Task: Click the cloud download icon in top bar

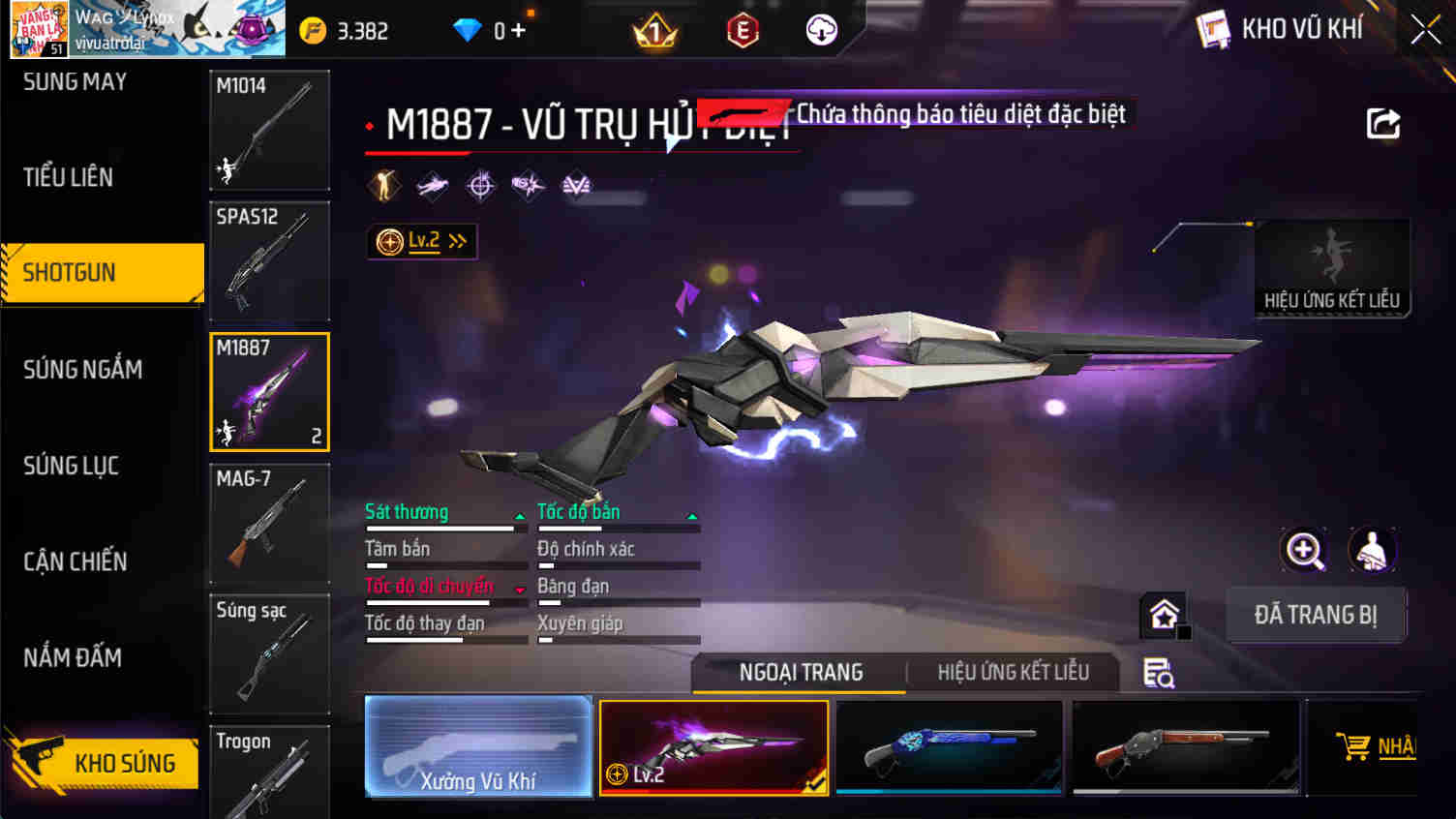Action: pyautogui.click(x=821, y=29)
